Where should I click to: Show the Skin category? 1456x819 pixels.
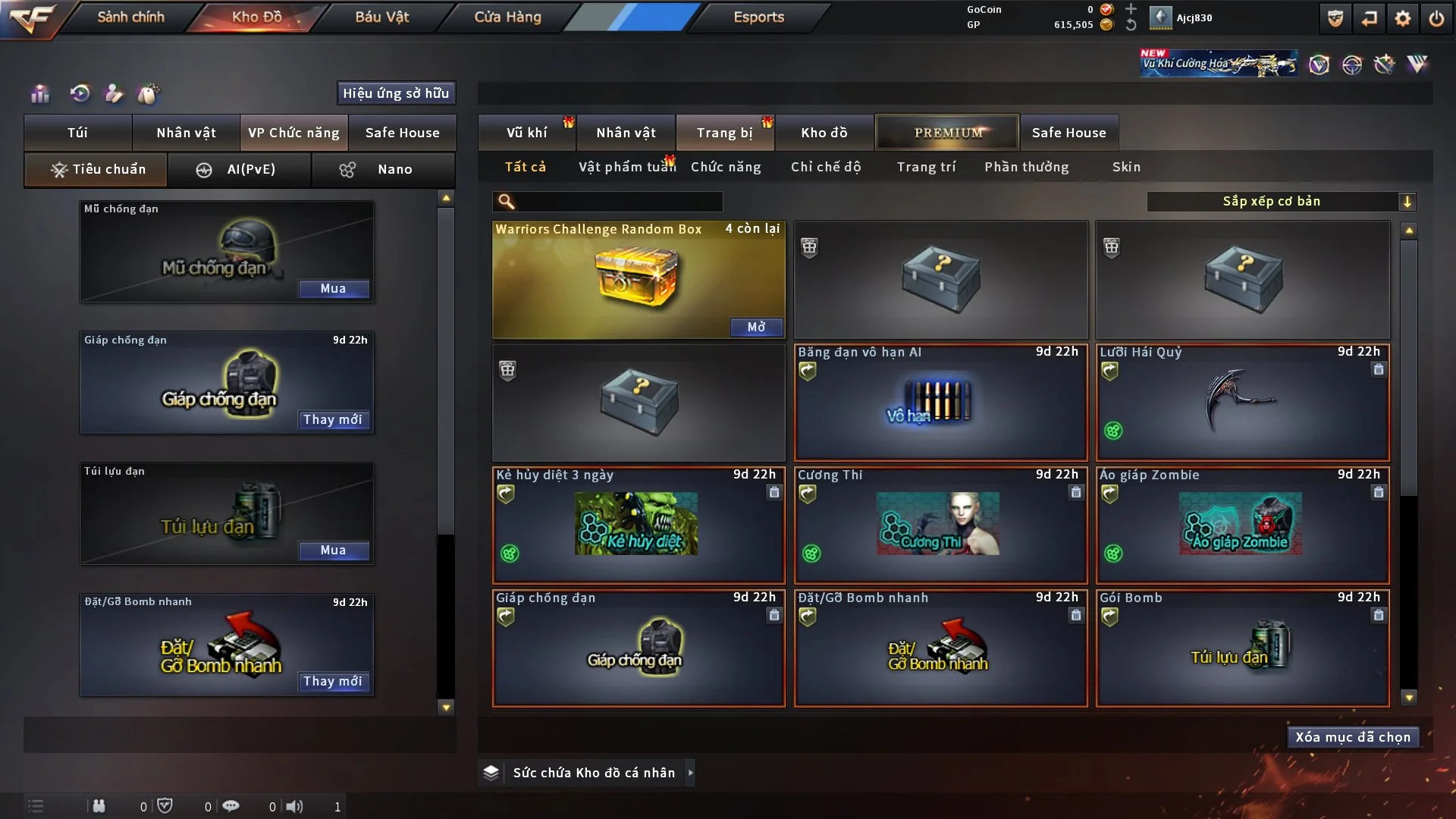(1126, 167)
